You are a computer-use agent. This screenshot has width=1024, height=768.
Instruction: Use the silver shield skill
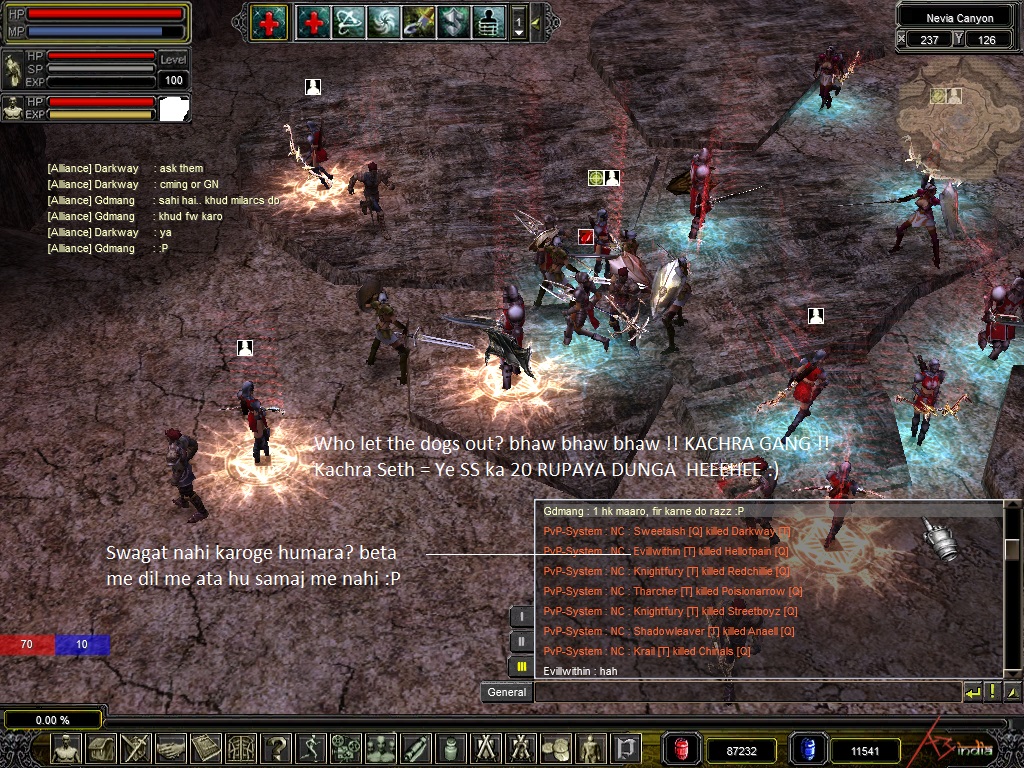(453, 21)
